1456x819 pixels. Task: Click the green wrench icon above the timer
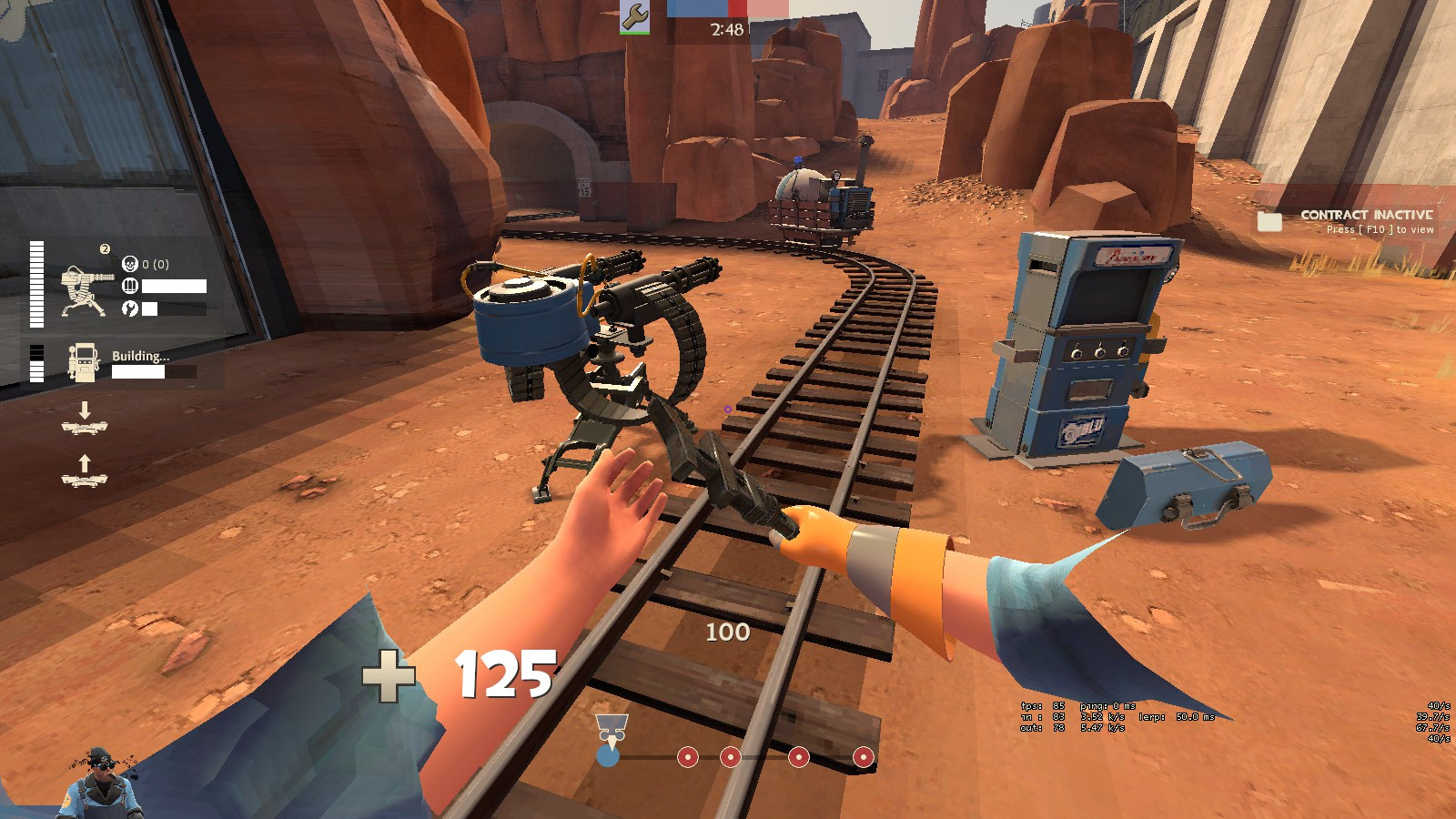pos(634,17)
